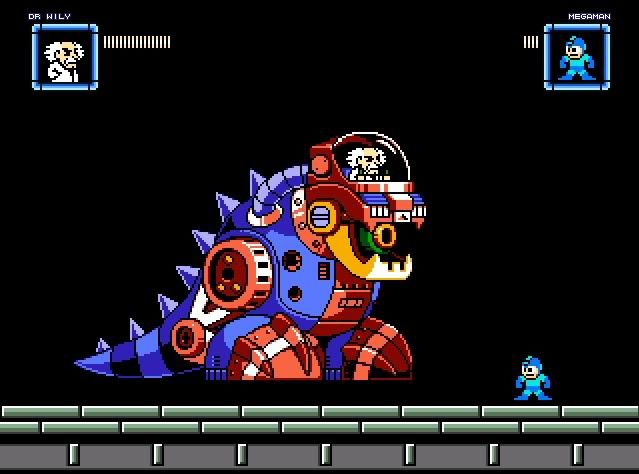The height and width of the screenshot is (474, 639).
Task: Click the Dr. Wily portrait icon
Action: pyautogui.click(x=64, y=55)
